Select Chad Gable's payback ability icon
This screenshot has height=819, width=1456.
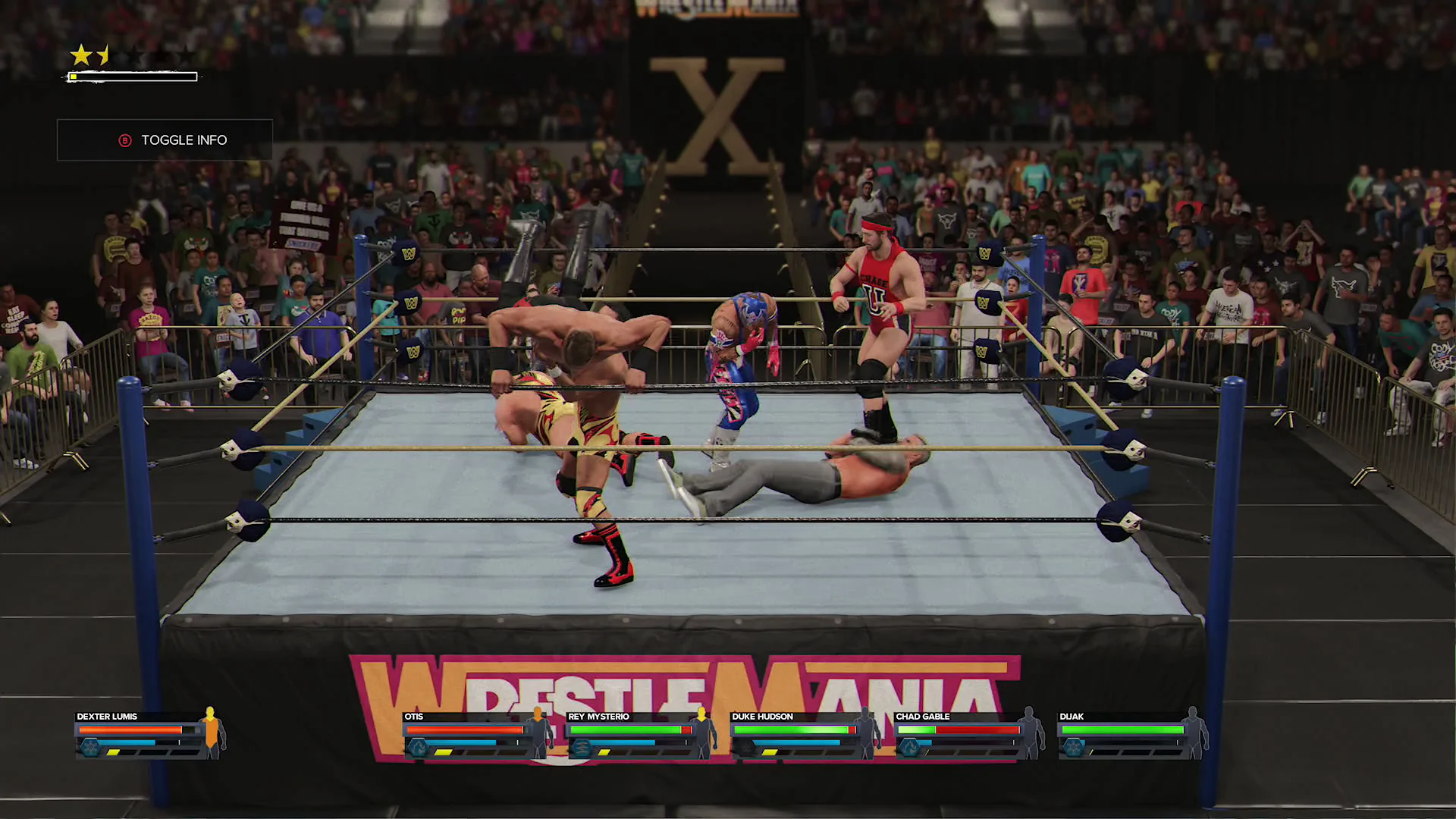(909, 748)
